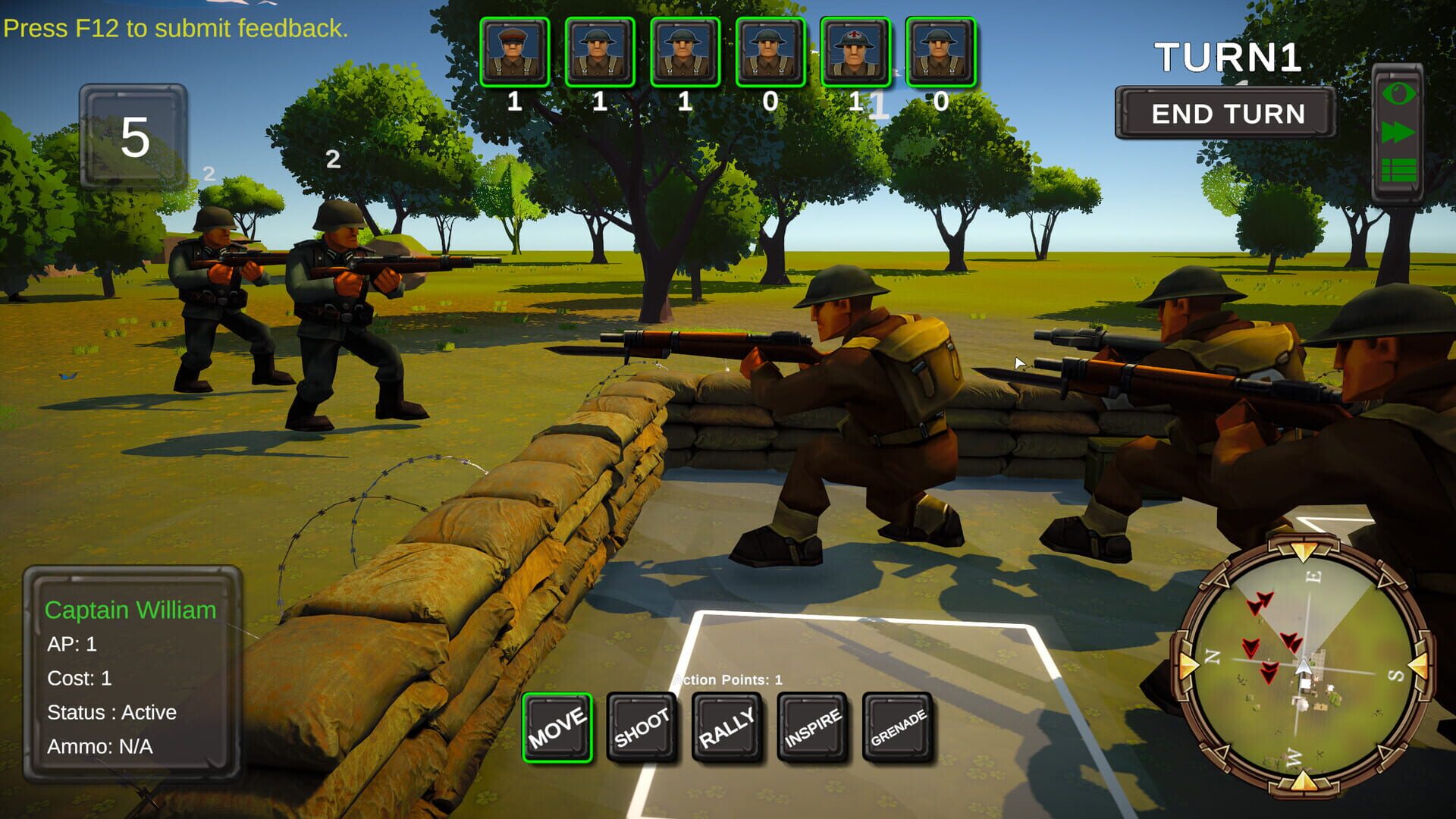
Task: Select the medic portrait with red cross helmet
Action: coord(855,49)
